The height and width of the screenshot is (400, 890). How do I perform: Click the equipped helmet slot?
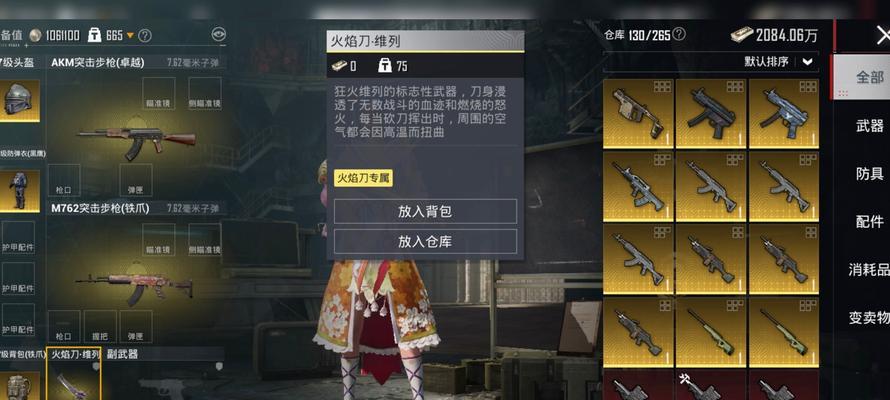[20, 100]
